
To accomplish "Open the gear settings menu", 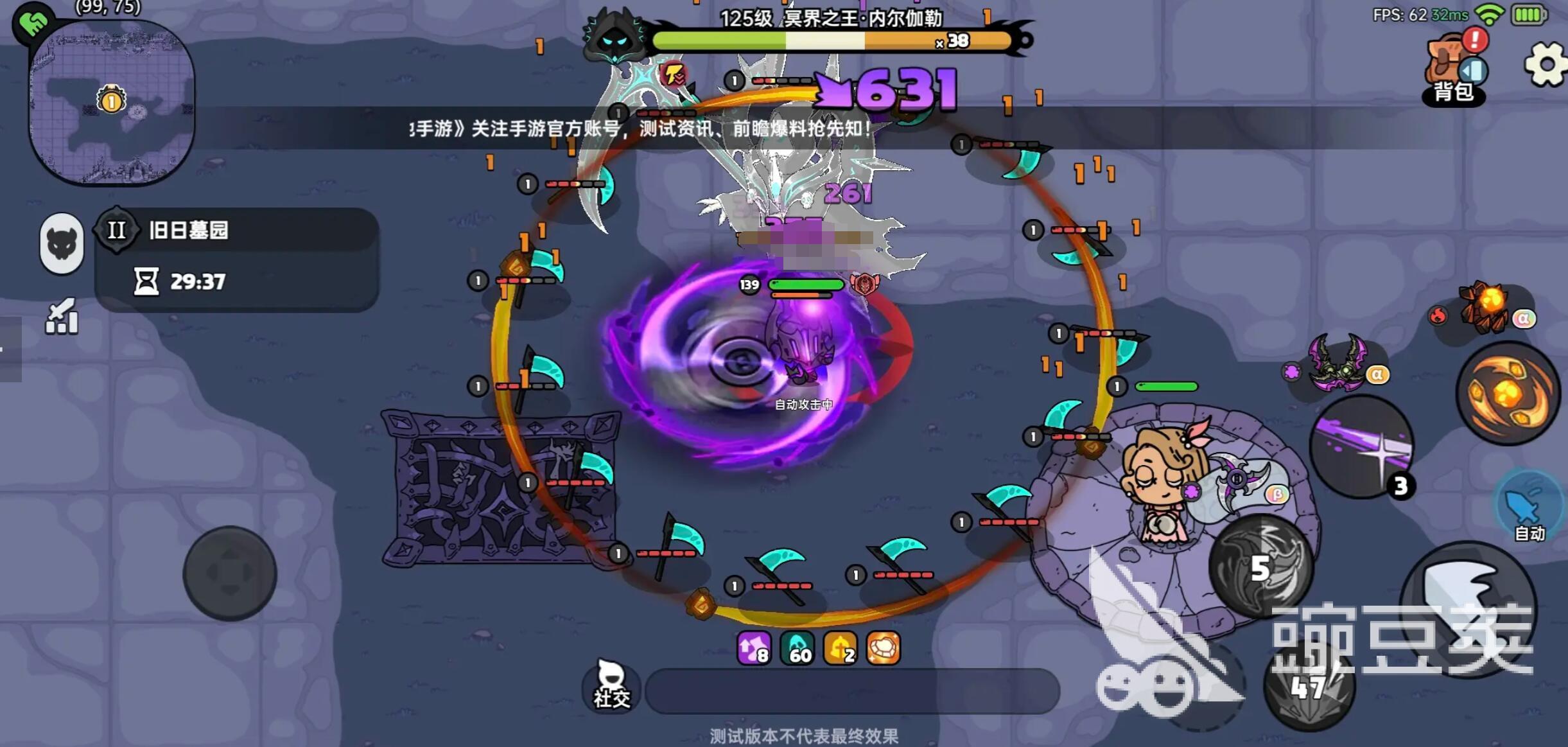I will [x=1546, y=64].
